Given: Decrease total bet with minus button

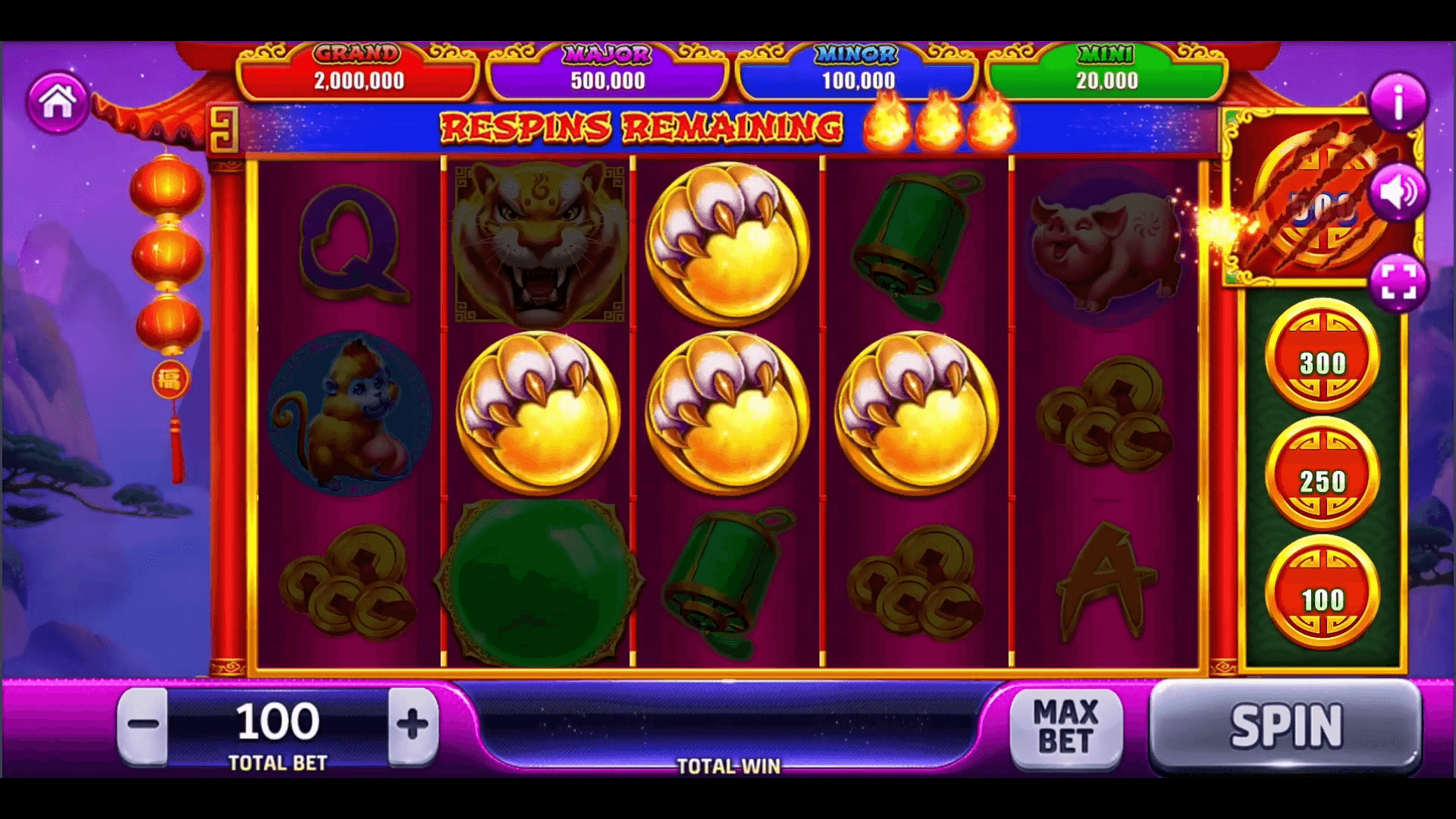Looking at the screenshot, I should pos(143,724).
